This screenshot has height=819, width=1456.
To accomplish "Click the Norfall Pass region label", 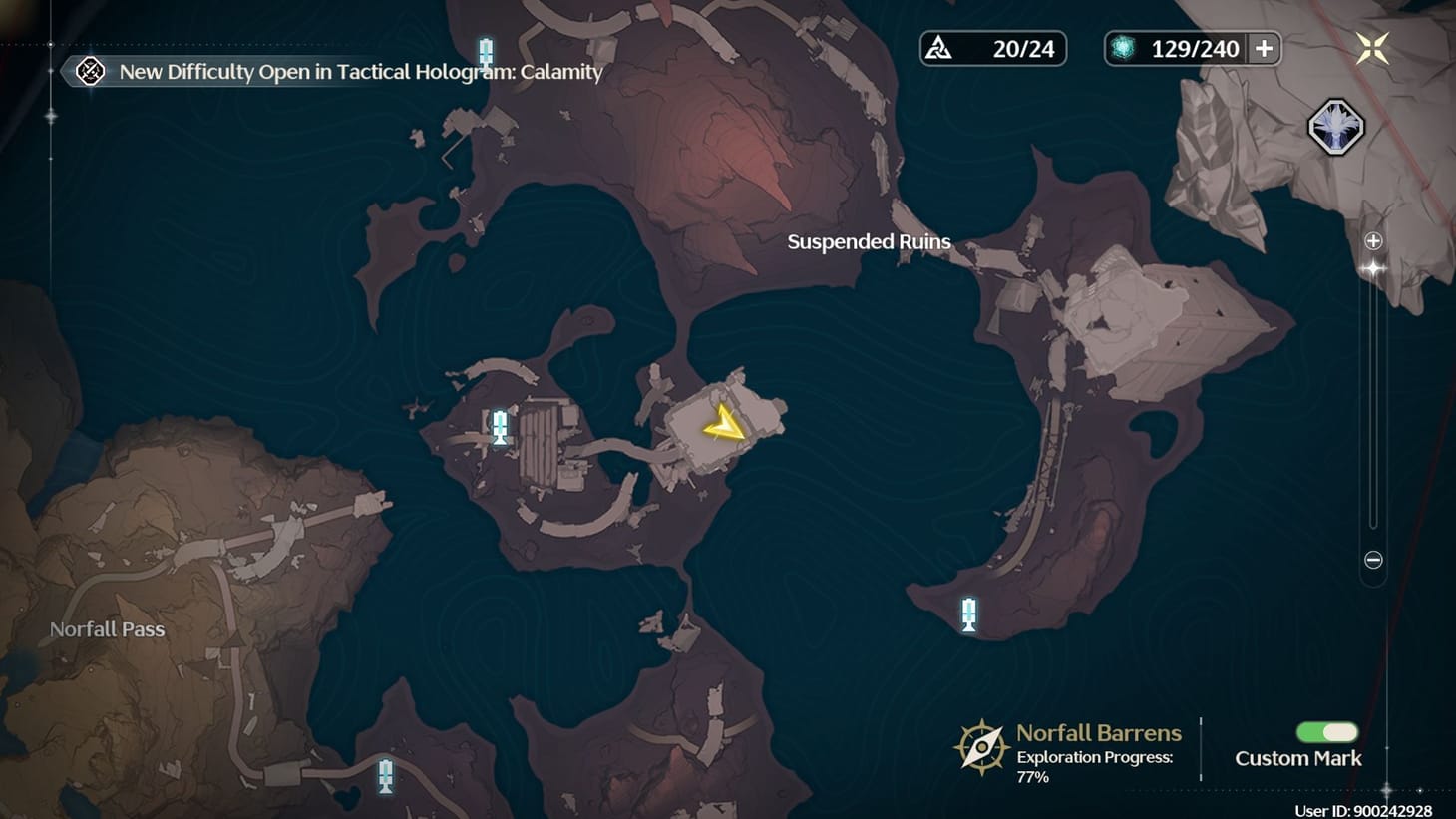I will pos(107,629).
